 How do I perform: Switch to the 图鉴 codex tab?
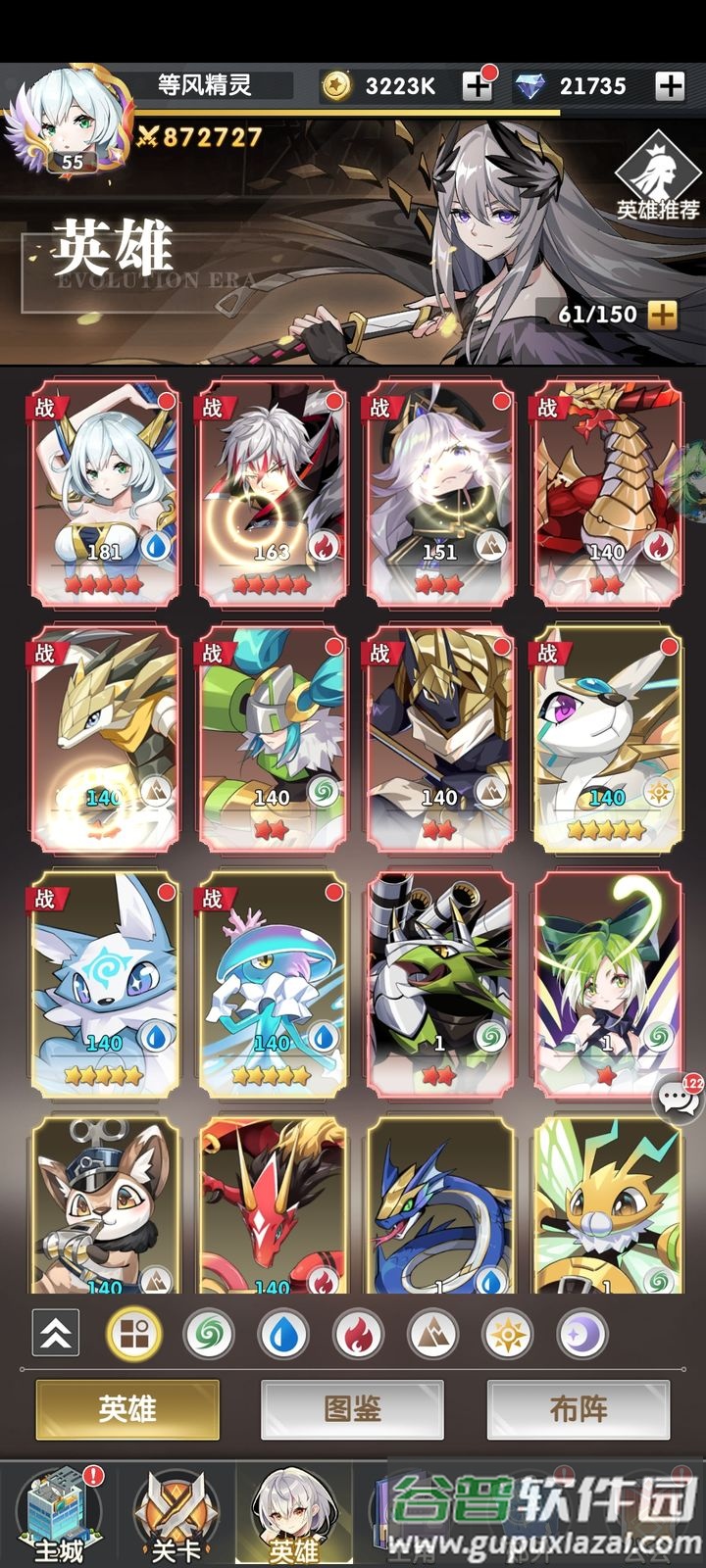(352, 1409)
